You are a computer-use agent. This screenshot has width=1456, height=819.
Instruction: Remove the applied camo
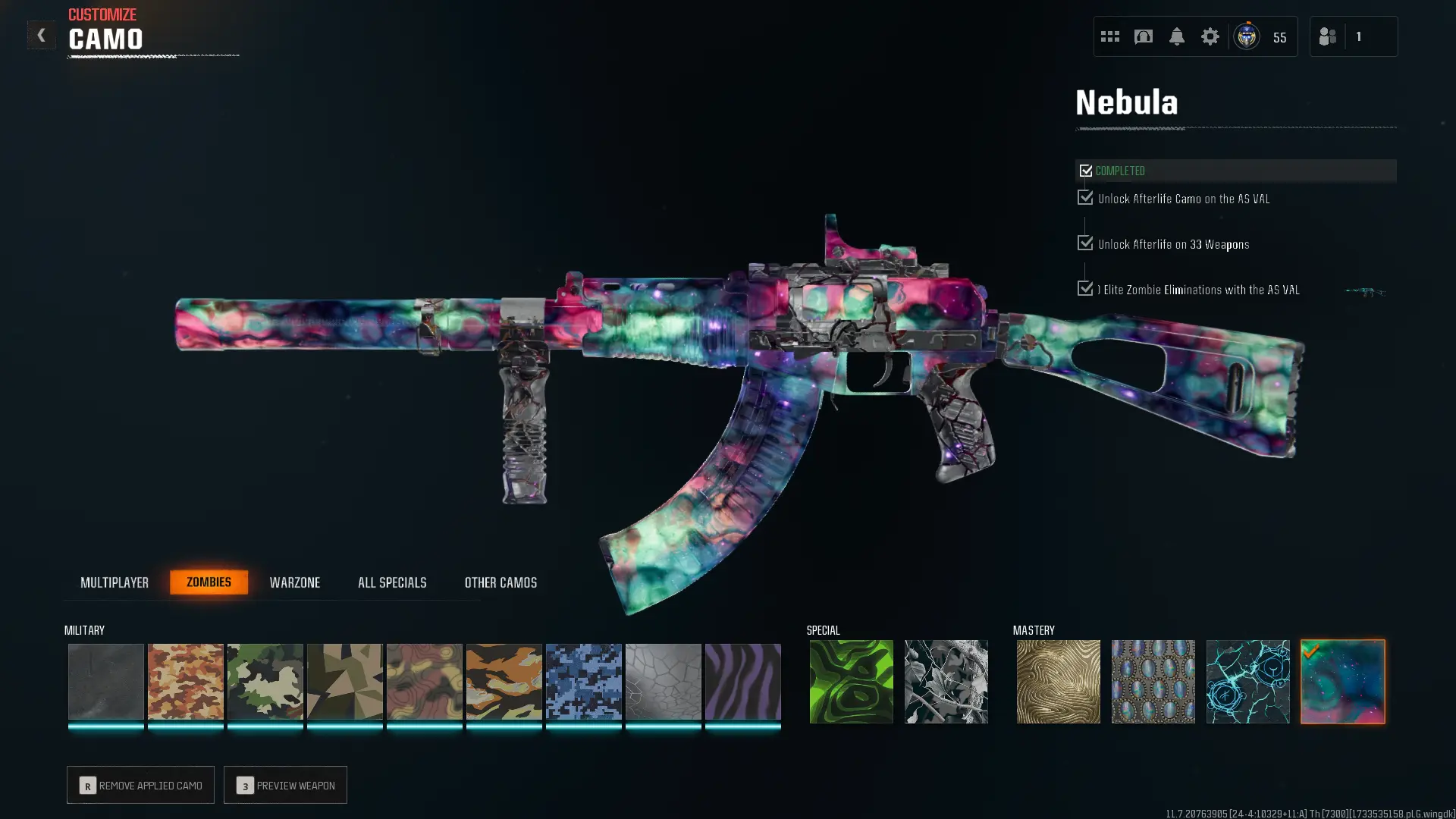click(140, 785)
